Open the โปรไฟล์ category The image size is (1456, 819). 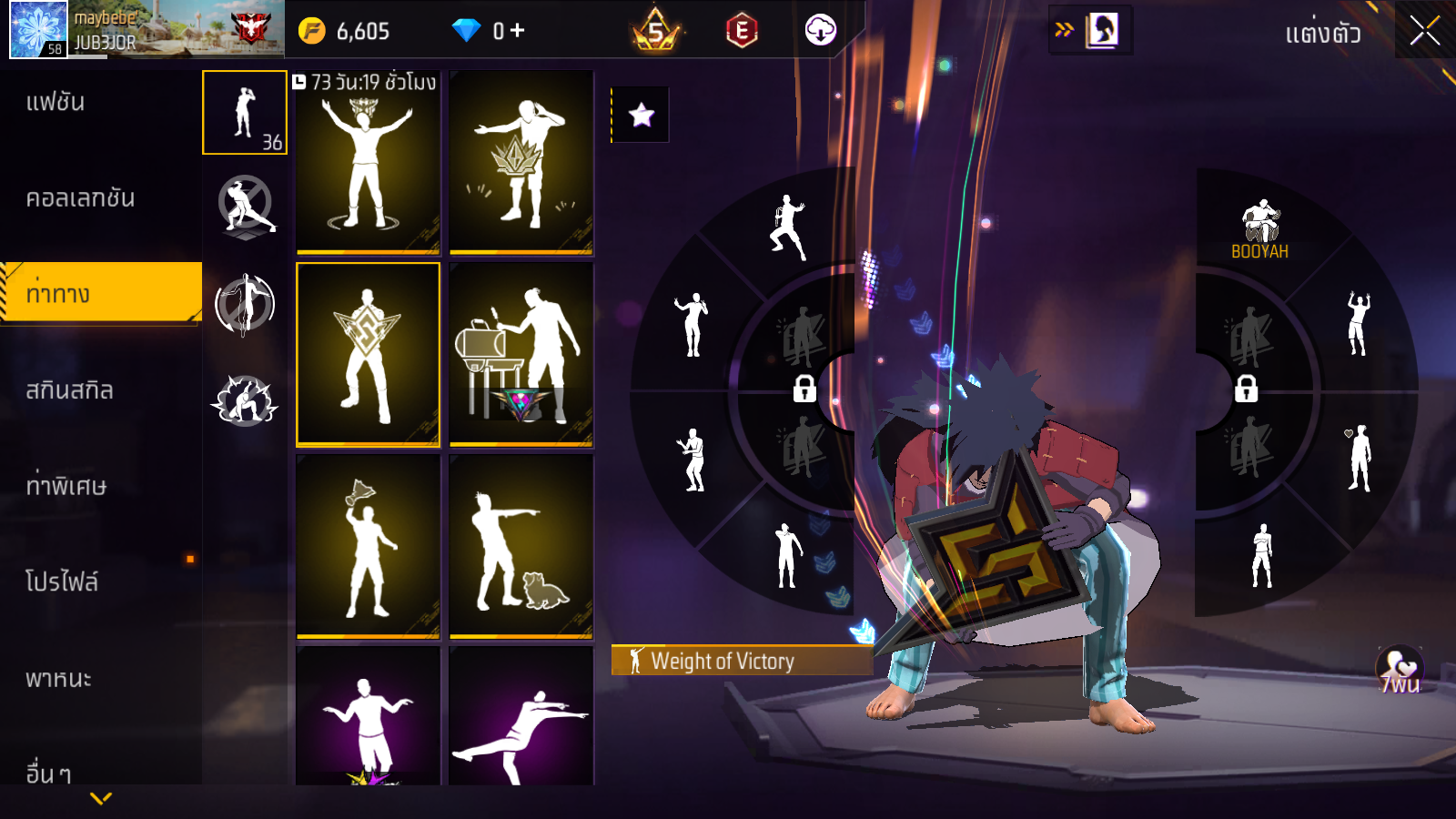pos(62,581)
